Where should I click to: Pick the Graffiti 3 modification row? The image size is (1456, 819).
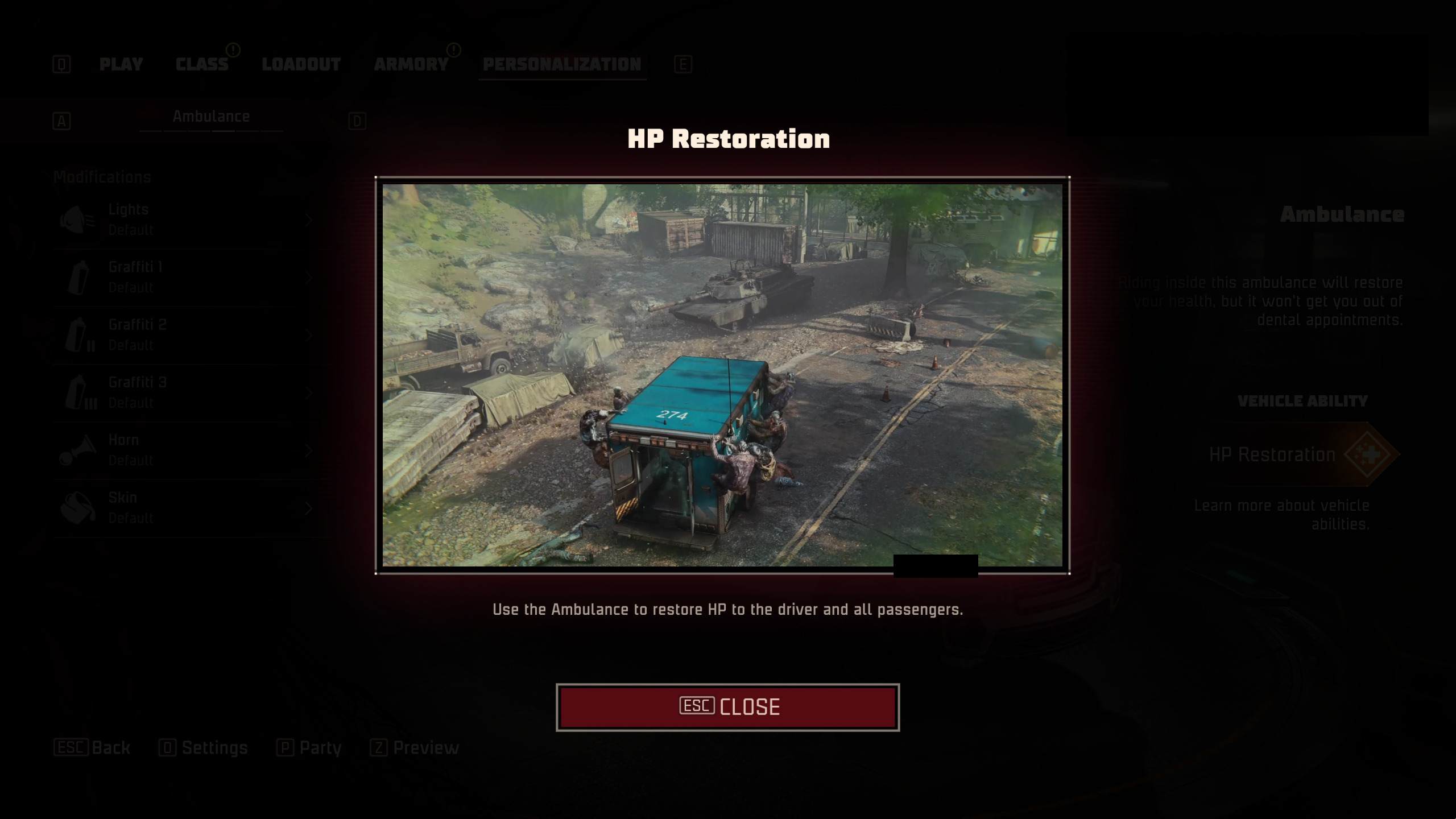(x=188, y=393)
